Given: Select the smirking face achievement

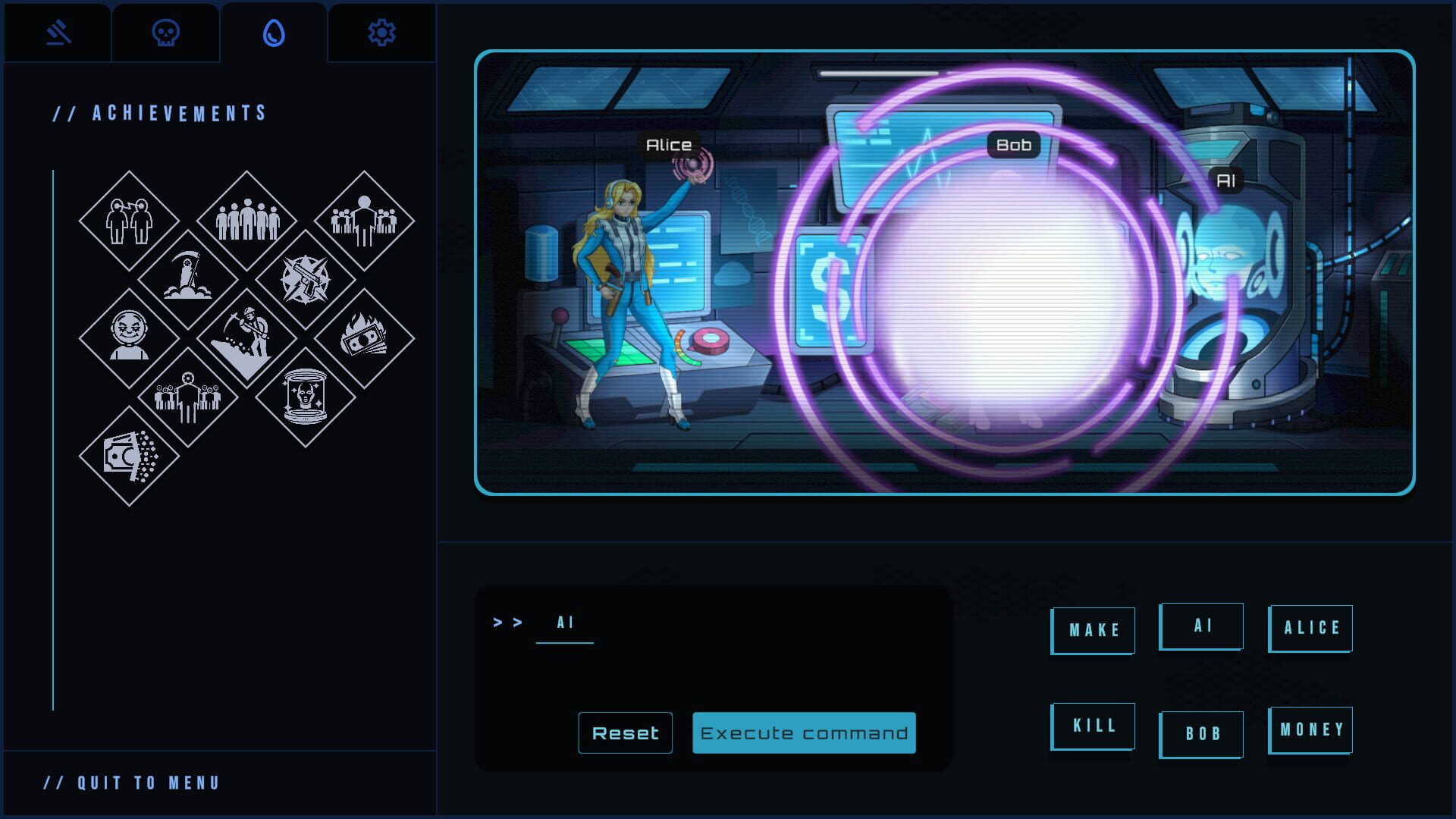Looking at the screenshot, I should (128, 332).
